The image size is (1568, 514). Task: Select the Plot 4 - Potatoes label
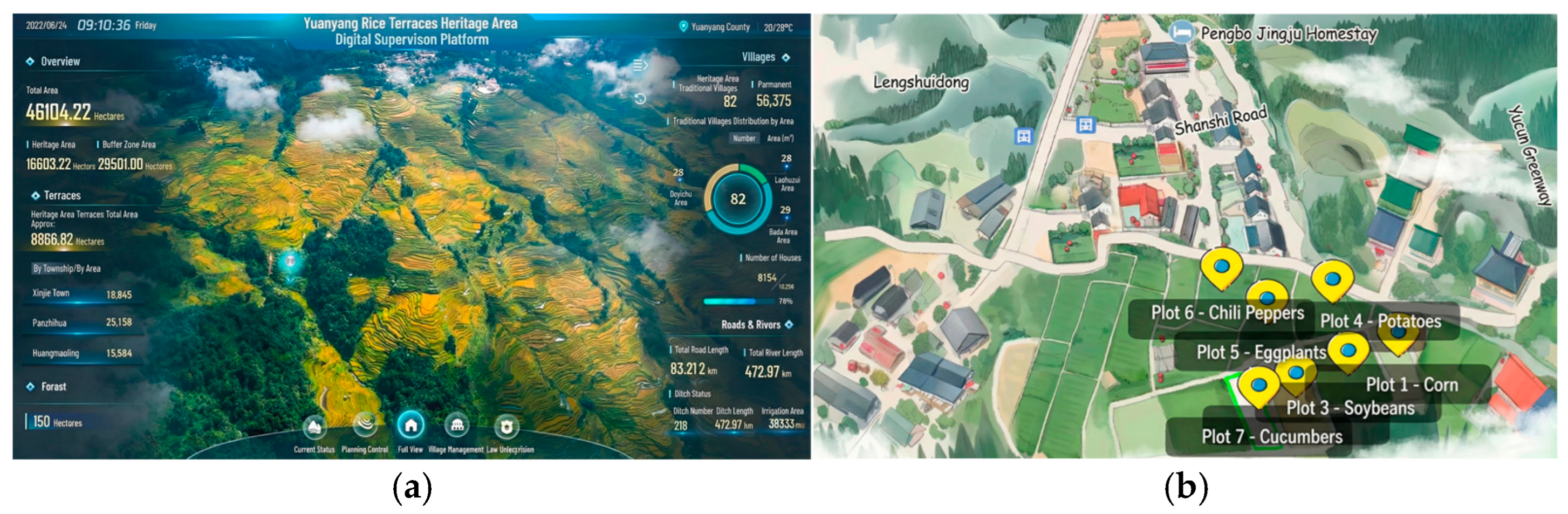1380,321
